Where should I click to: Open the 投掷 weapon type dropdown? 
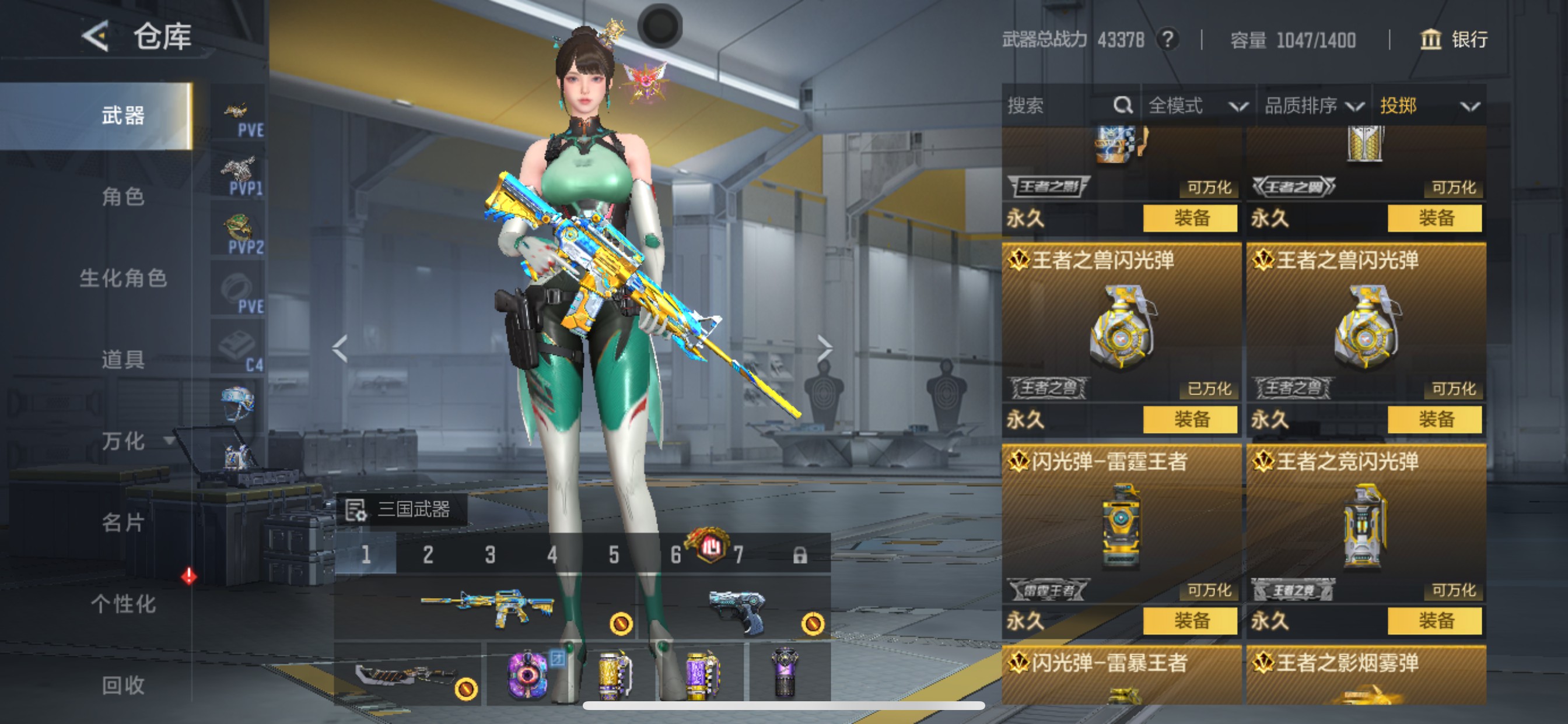[1428, 106]
